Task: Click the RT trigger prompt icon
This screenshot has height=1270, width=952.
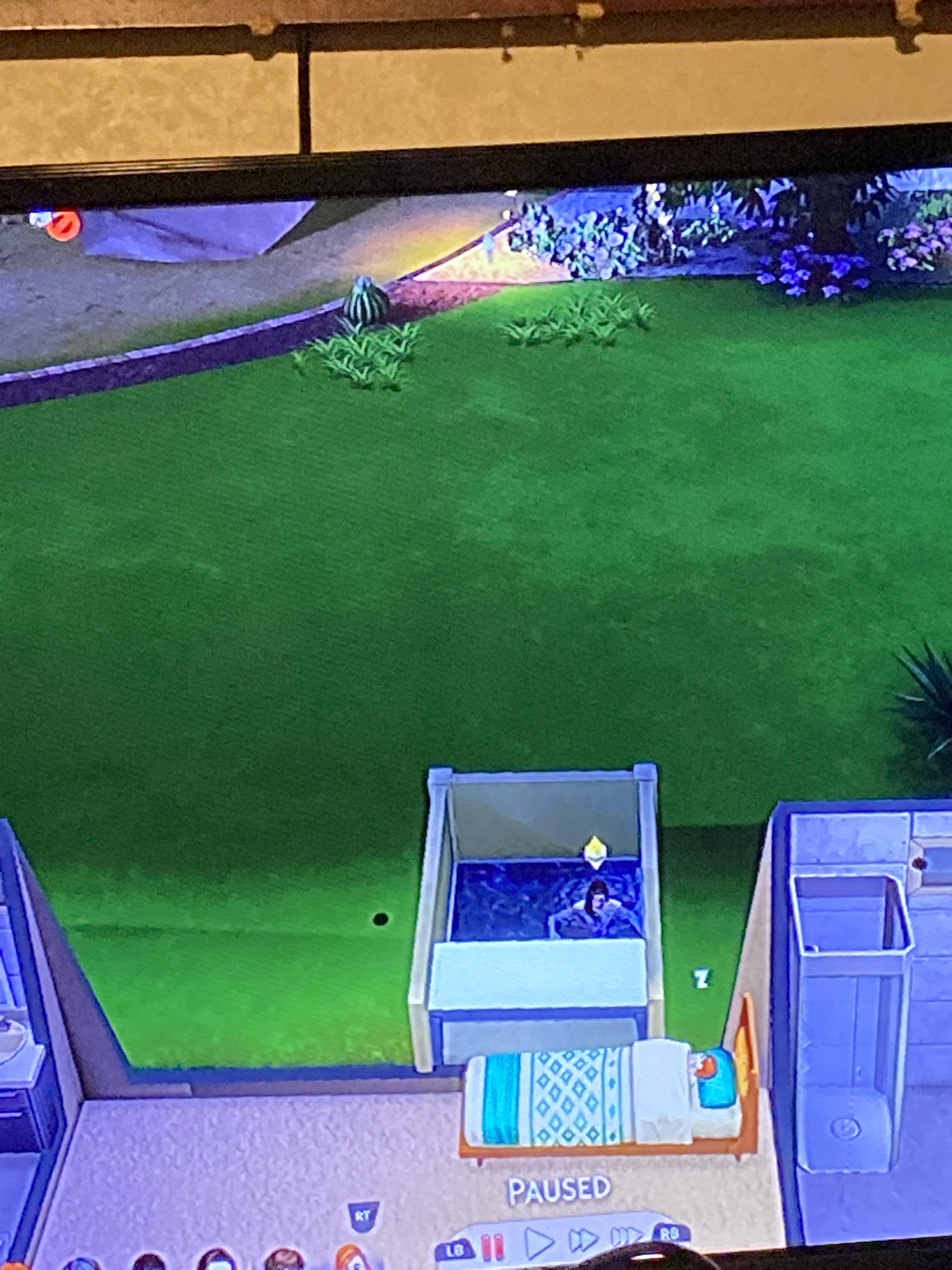Action: [363, 1216]
